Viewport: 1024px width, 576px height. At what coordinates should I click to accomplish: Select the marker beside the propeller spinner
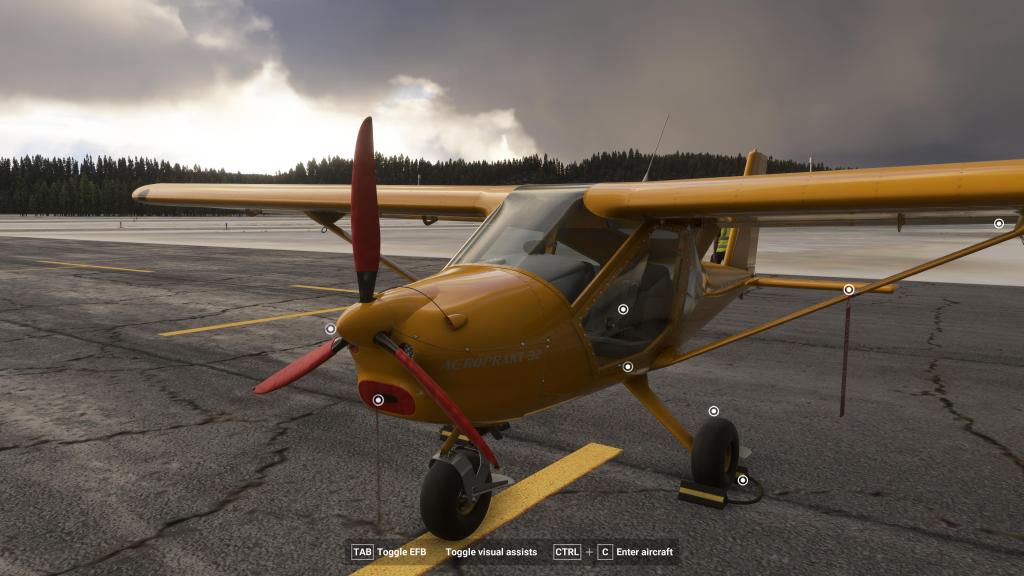(330, 328)
